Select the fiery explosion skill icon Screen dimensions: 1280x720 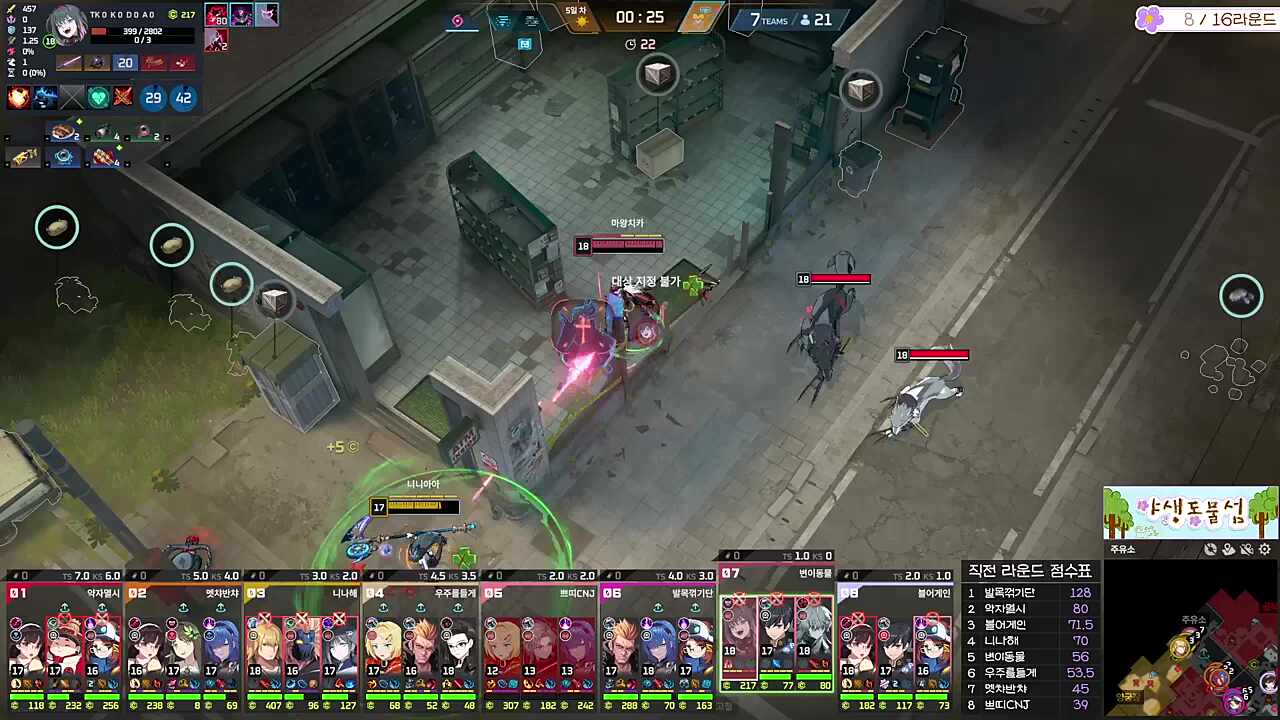[x=17, y=97]
